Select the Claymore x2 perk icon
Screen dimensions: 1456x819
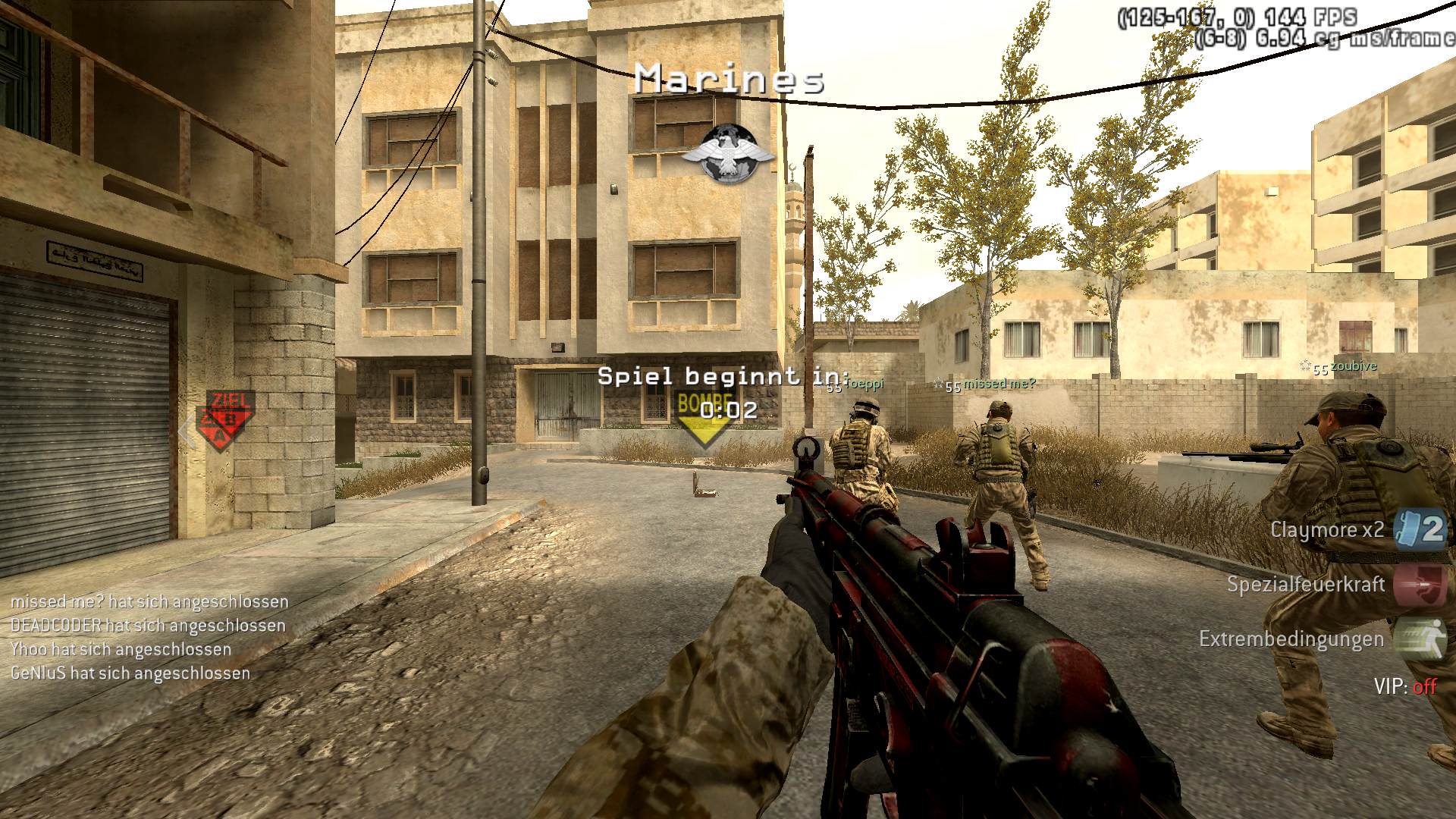point(1420,529)
